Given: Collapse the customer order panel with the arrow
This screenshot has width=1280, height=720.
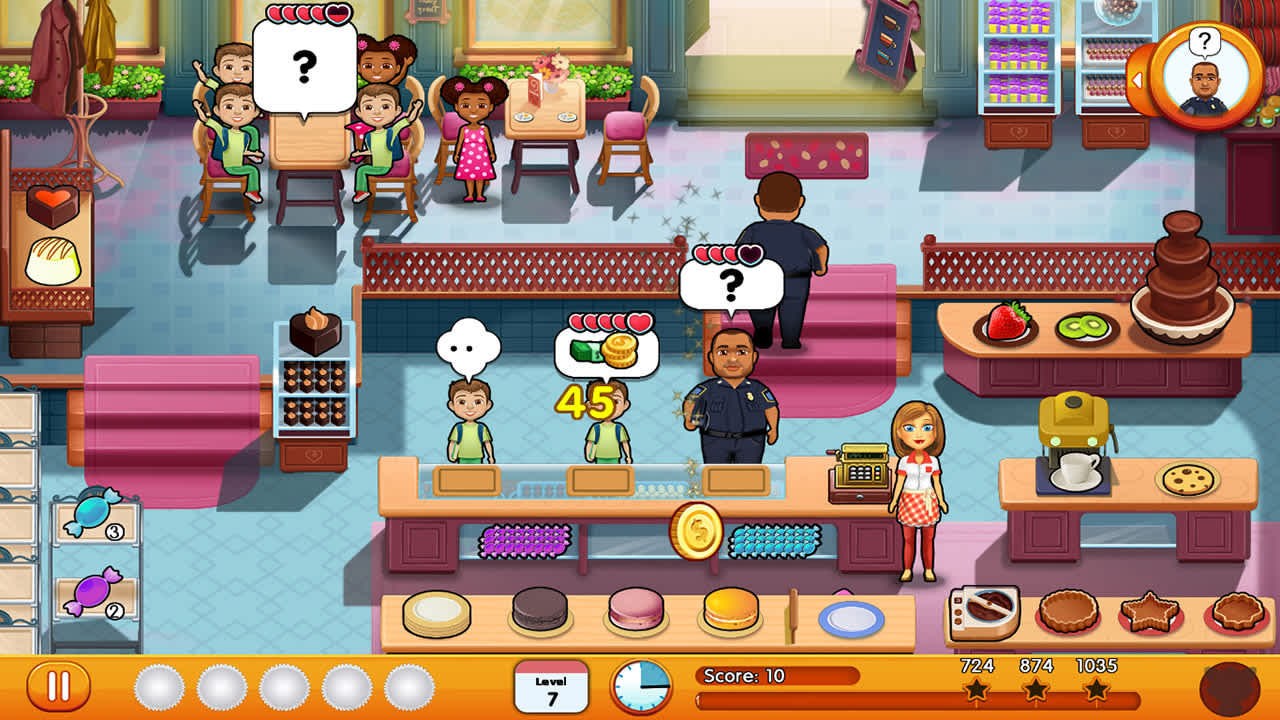Looking at the screenshot, I should (x=1141, y=77).
